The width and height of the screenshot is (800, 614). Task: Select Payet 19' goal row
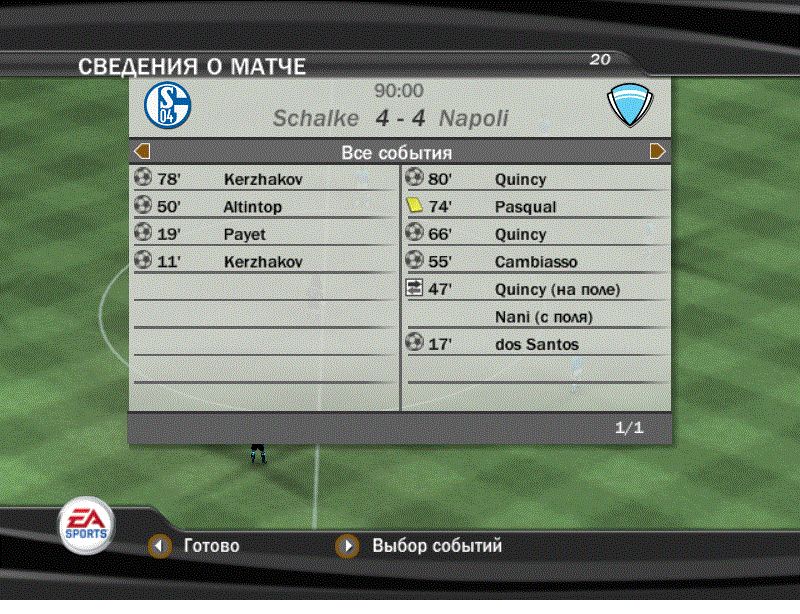264,235
